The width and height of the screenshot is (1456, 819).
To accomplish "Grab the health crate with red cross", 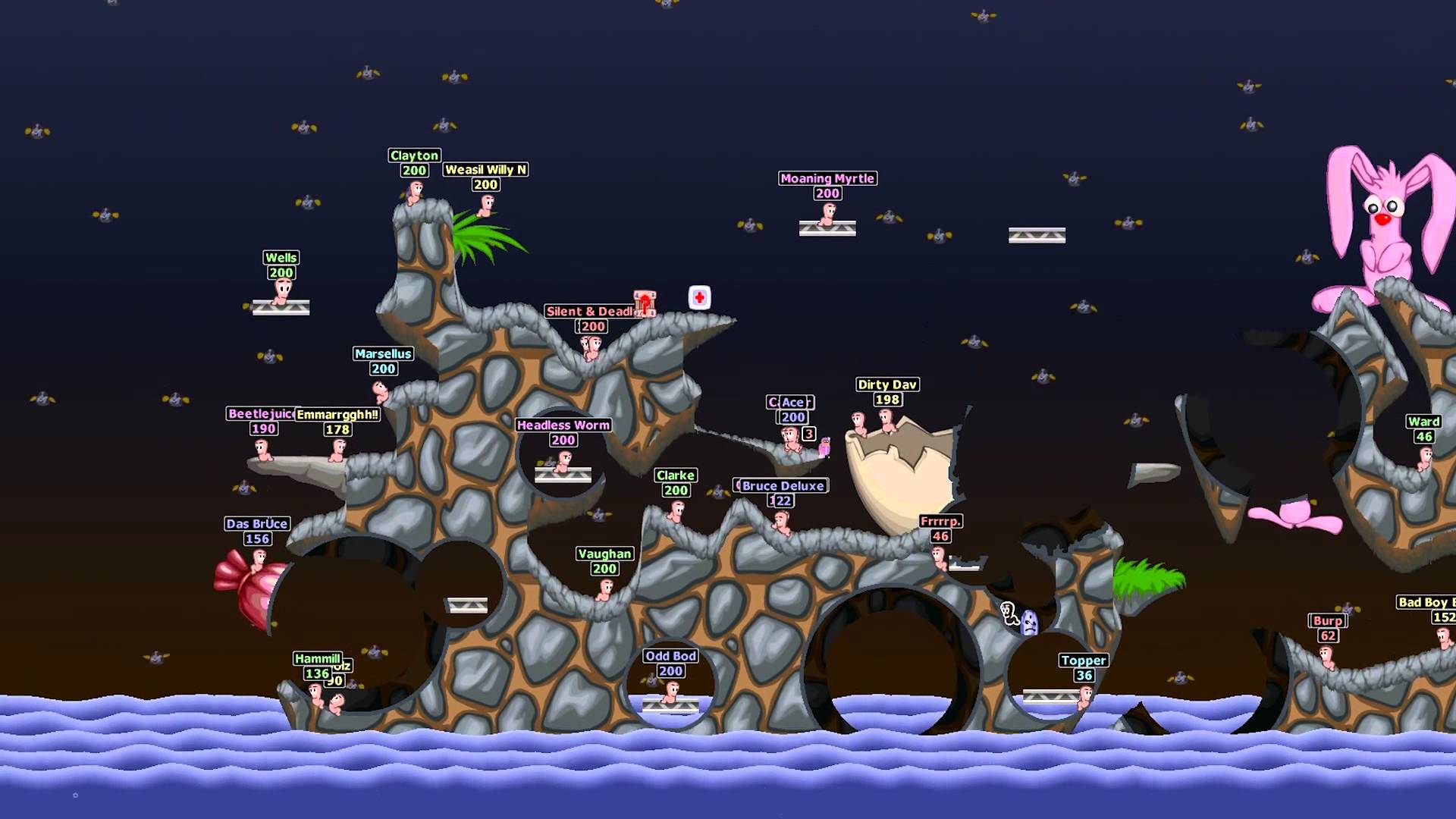I will click(698, 297).
